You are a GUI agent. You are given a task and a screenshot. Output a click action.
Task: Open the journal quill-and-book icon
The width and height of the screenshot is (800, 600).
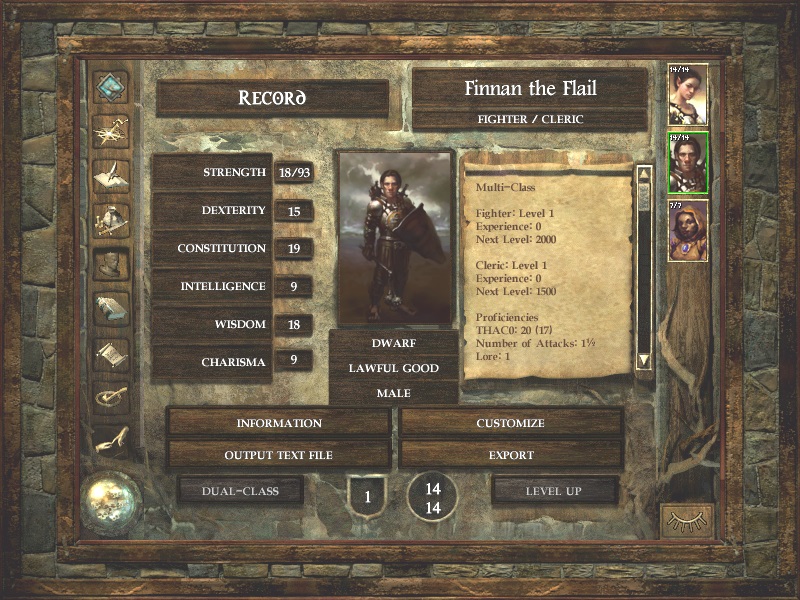(111, 175)
